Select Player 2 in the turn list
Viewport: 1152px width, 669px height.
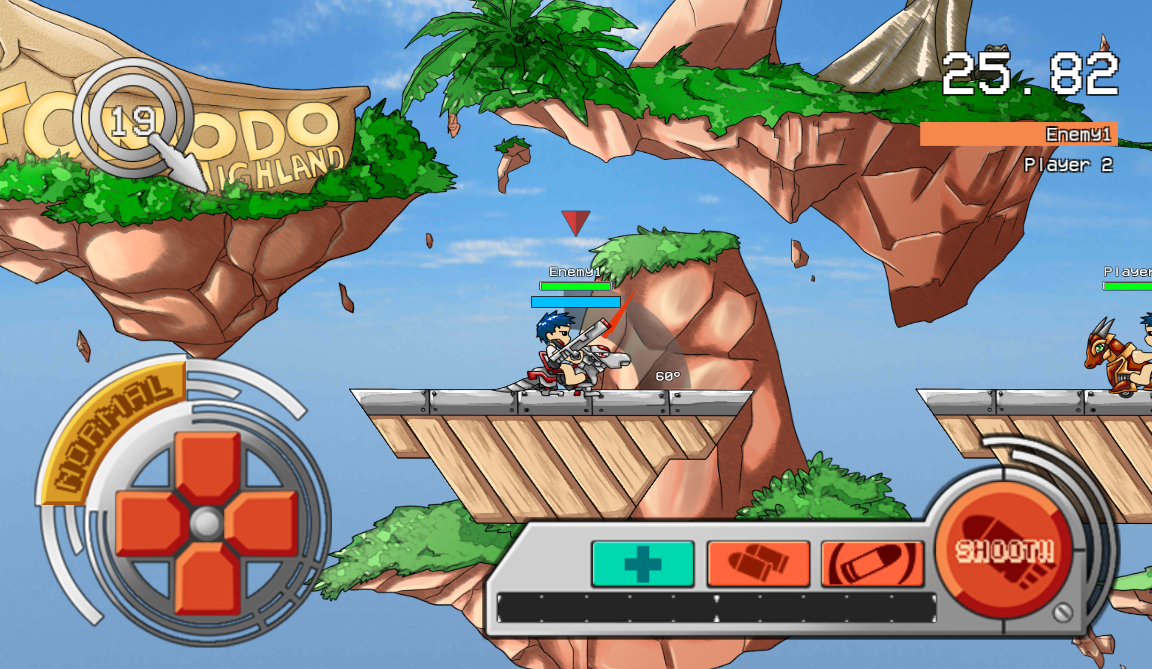pos(1067,165)
